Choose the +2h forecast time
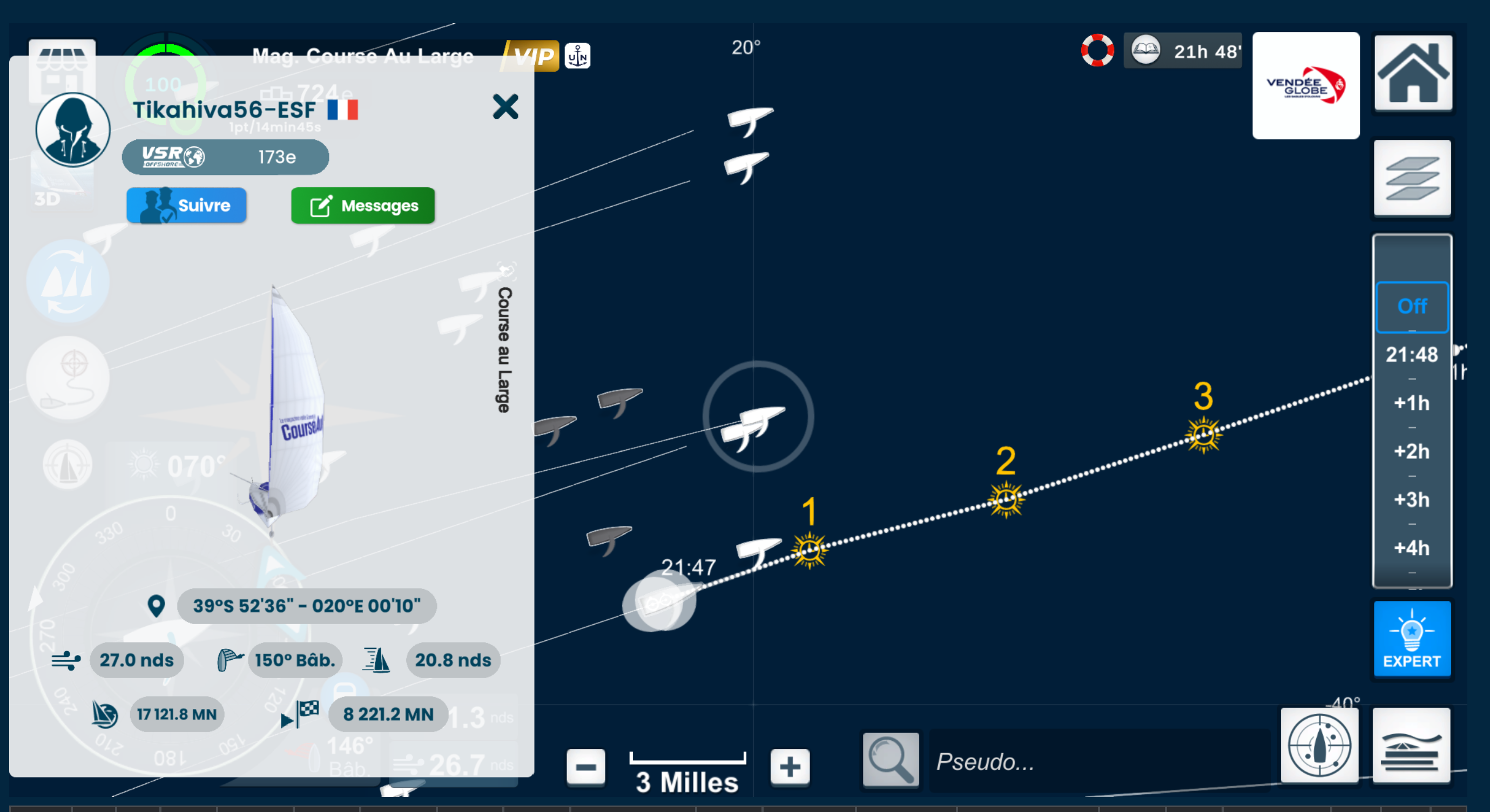Viewport: 1490px width, 812px height. pos(1412,452)
